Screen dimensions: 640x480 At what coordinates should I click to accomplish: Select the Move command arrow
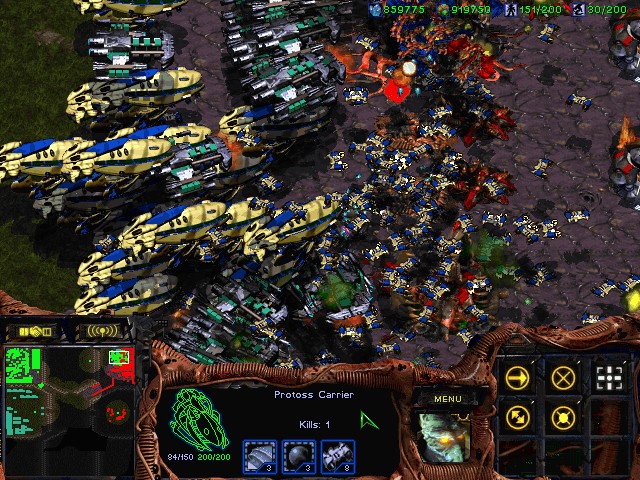(518, 377)
